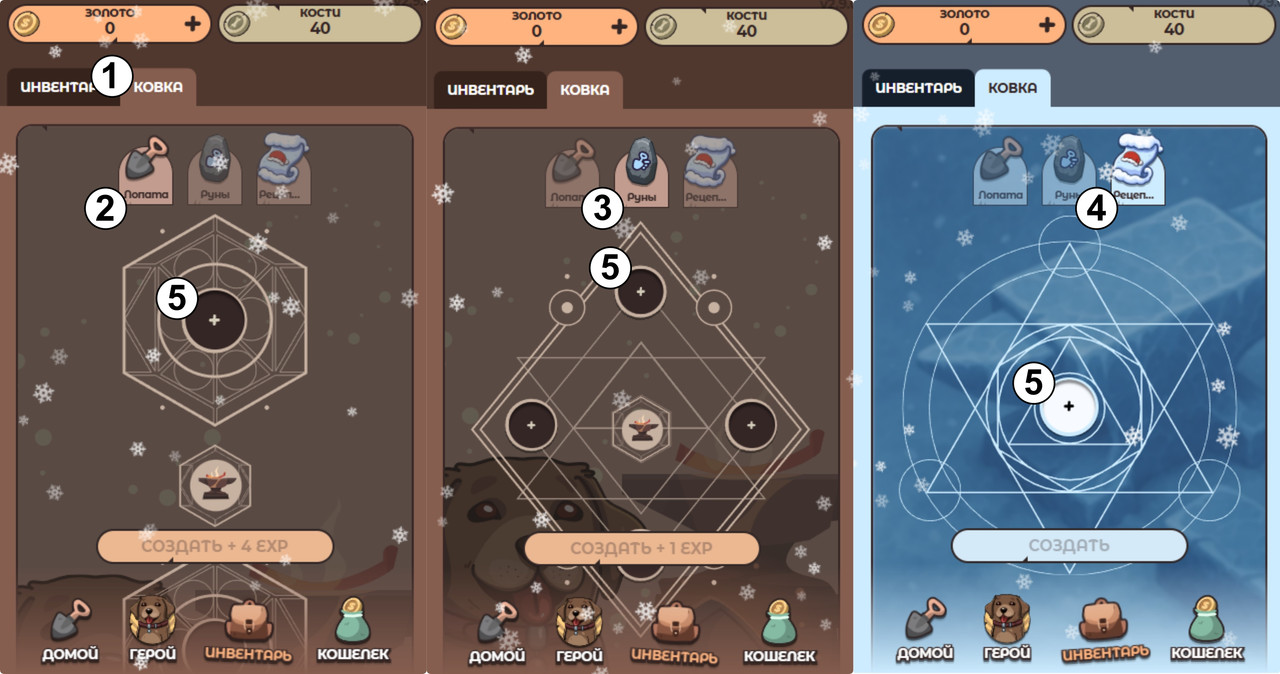Image resolution: width=1280 pixels, height=674 pixels.
Task: Select the dark plus slot inside the hexagon
Action: [x=214, y=321]
